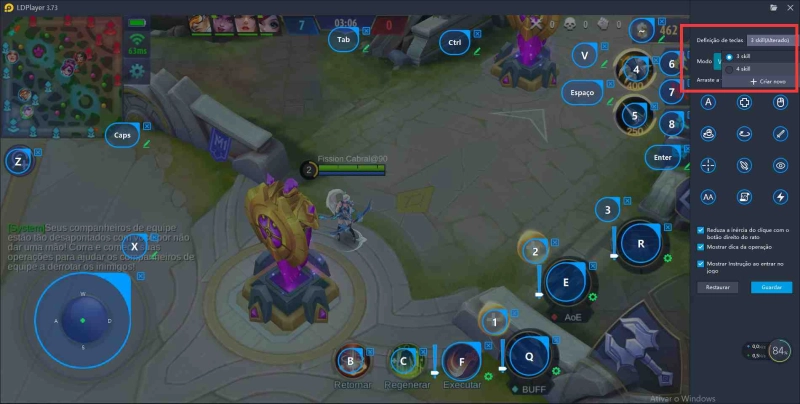
Task: Cast the Executar battle spell
Action: [x=461, y=361]
